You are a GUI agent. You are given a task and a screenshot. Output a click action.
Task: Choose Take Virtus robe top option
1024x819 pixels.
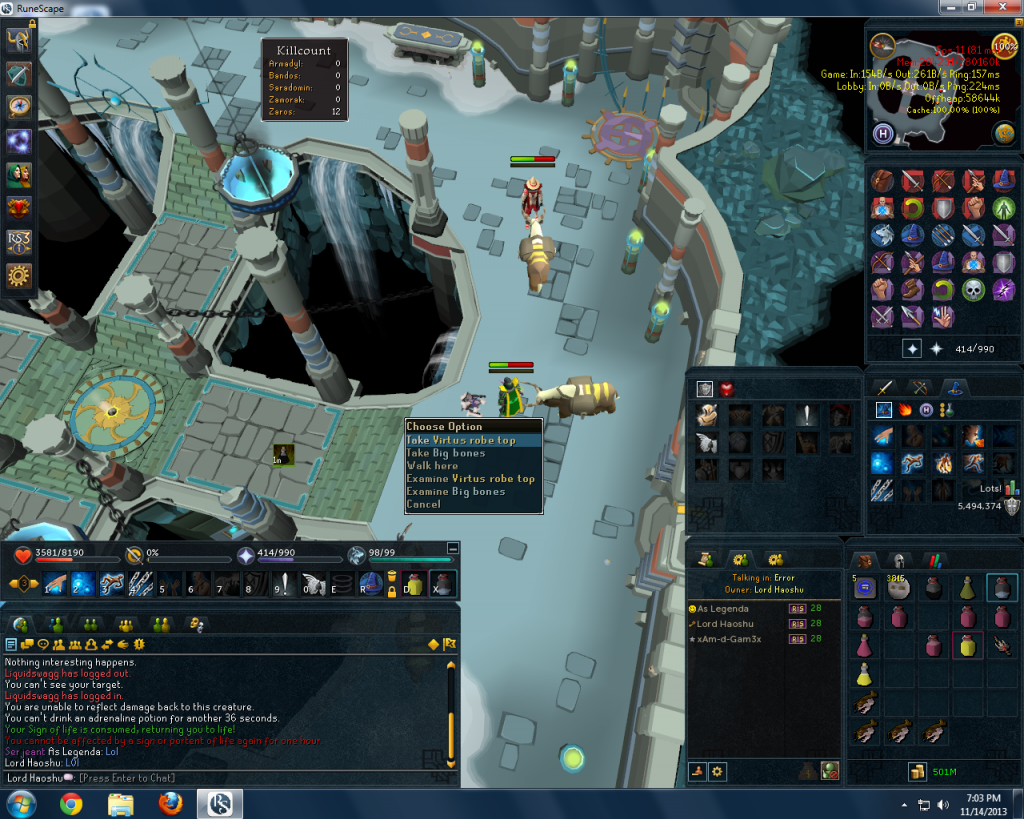(x=461, y=440)
